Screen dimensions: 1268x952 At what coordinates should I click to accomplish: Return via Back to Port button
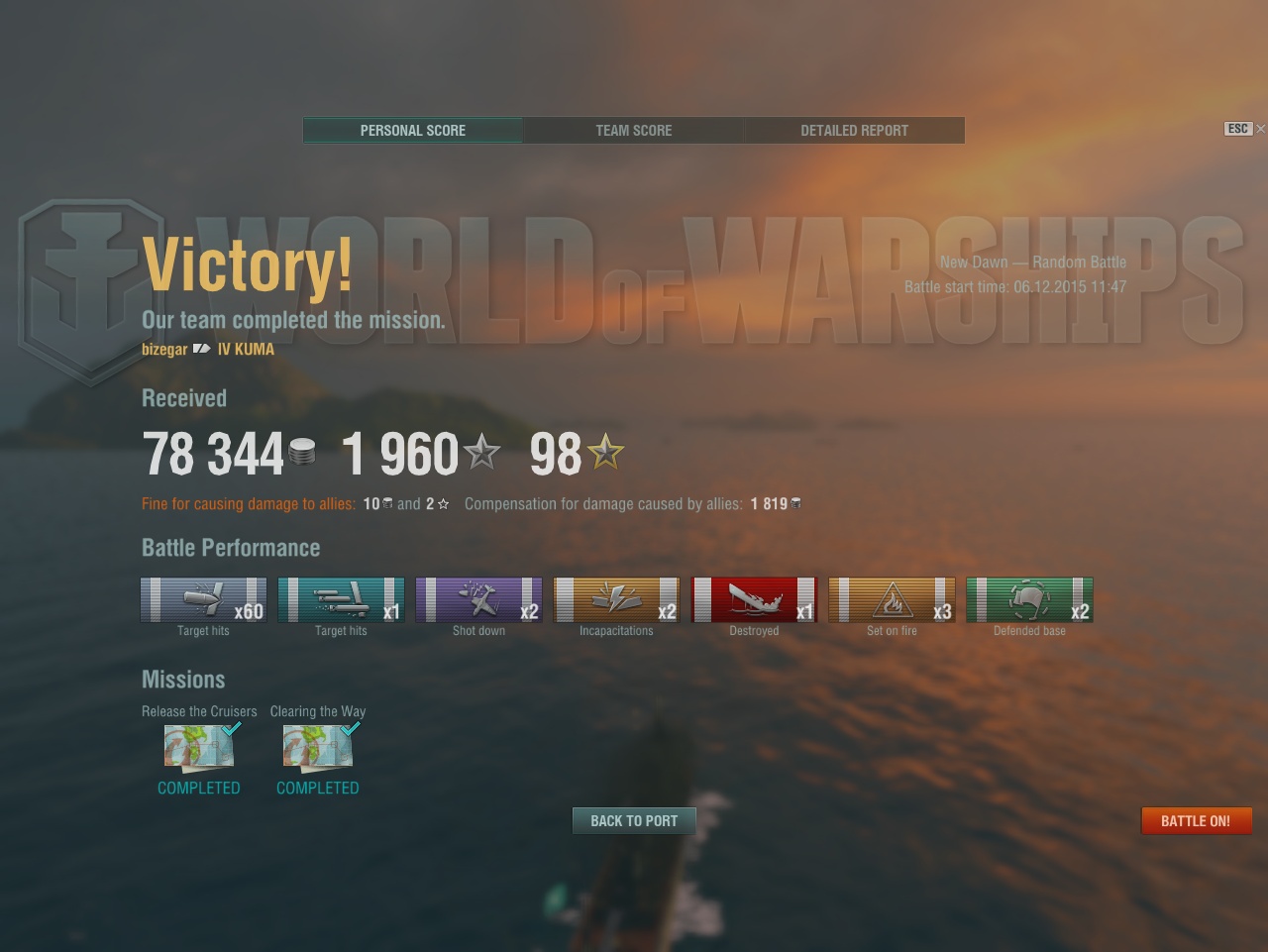point(634,820)
